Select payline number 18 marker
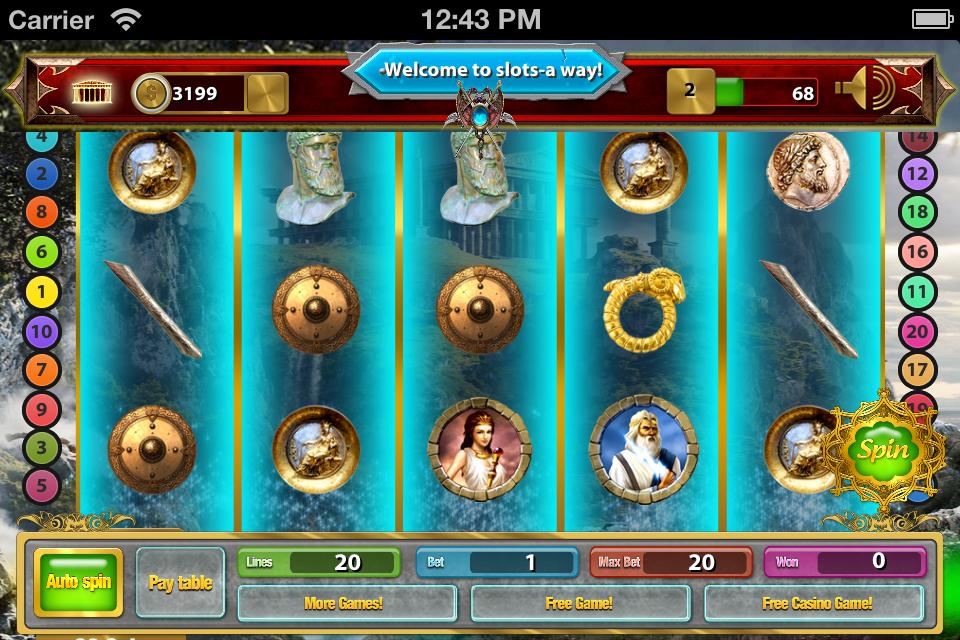This screenshot has height=640, width=960. (x=917, y=213)
